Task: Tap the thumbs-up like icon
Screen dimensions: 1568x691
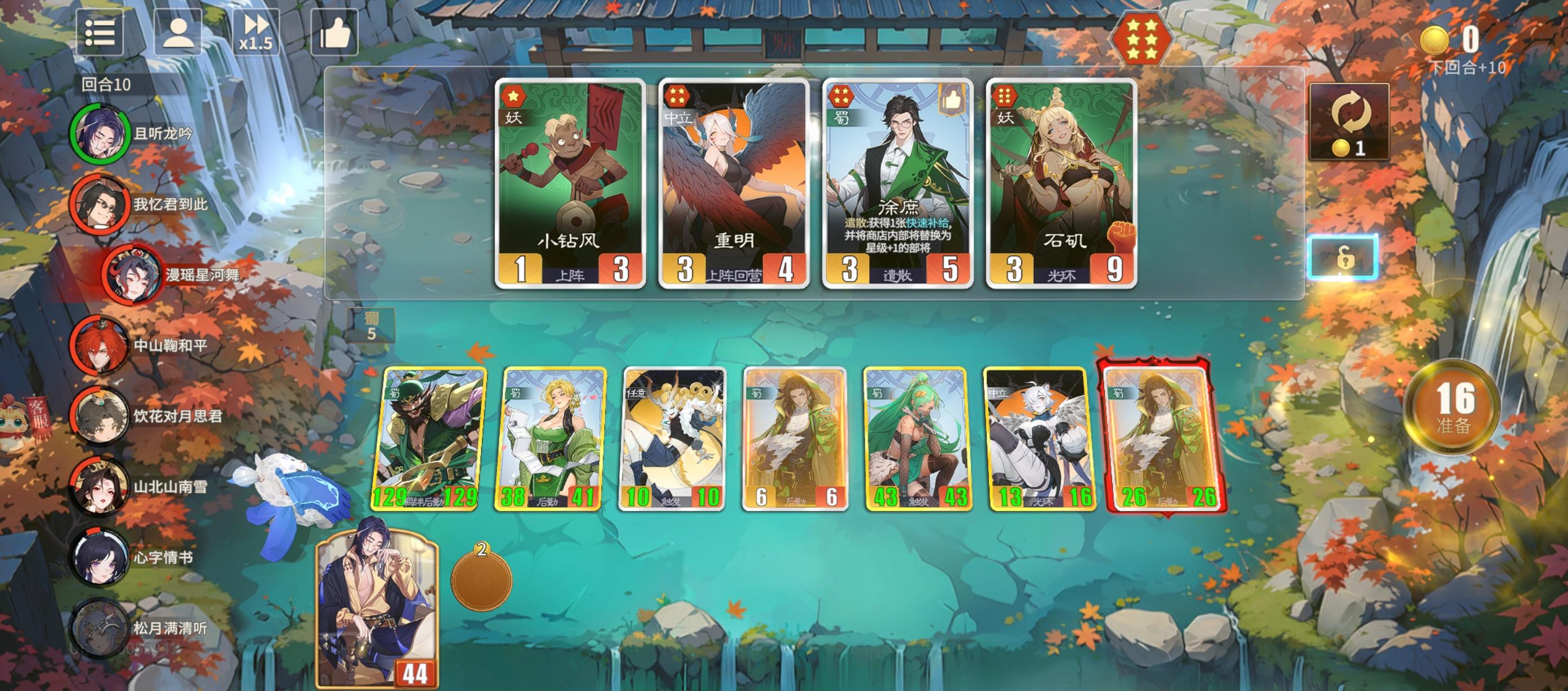Action: (336, 34)
